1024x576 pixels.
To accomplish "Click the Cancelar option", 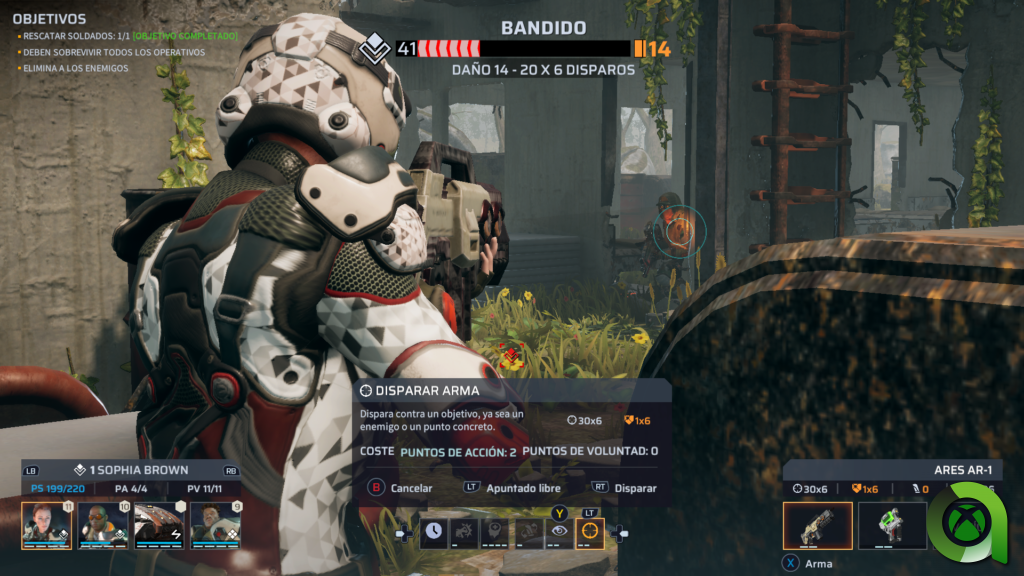I will click(410, 488).
